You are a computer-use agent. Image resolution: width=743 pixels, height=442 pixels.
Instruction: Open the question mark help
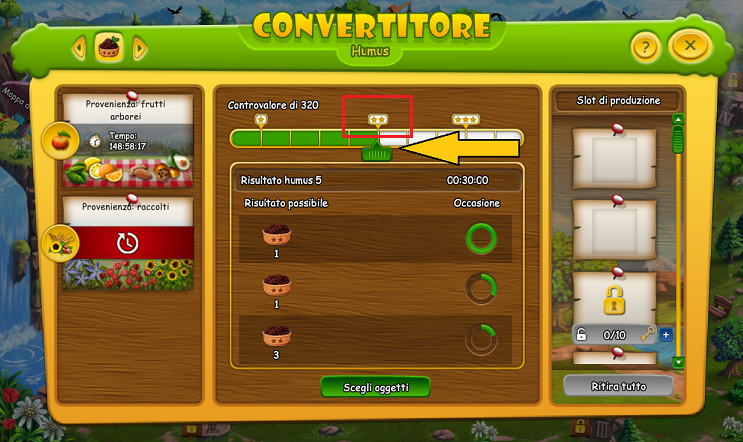(646, 46)
